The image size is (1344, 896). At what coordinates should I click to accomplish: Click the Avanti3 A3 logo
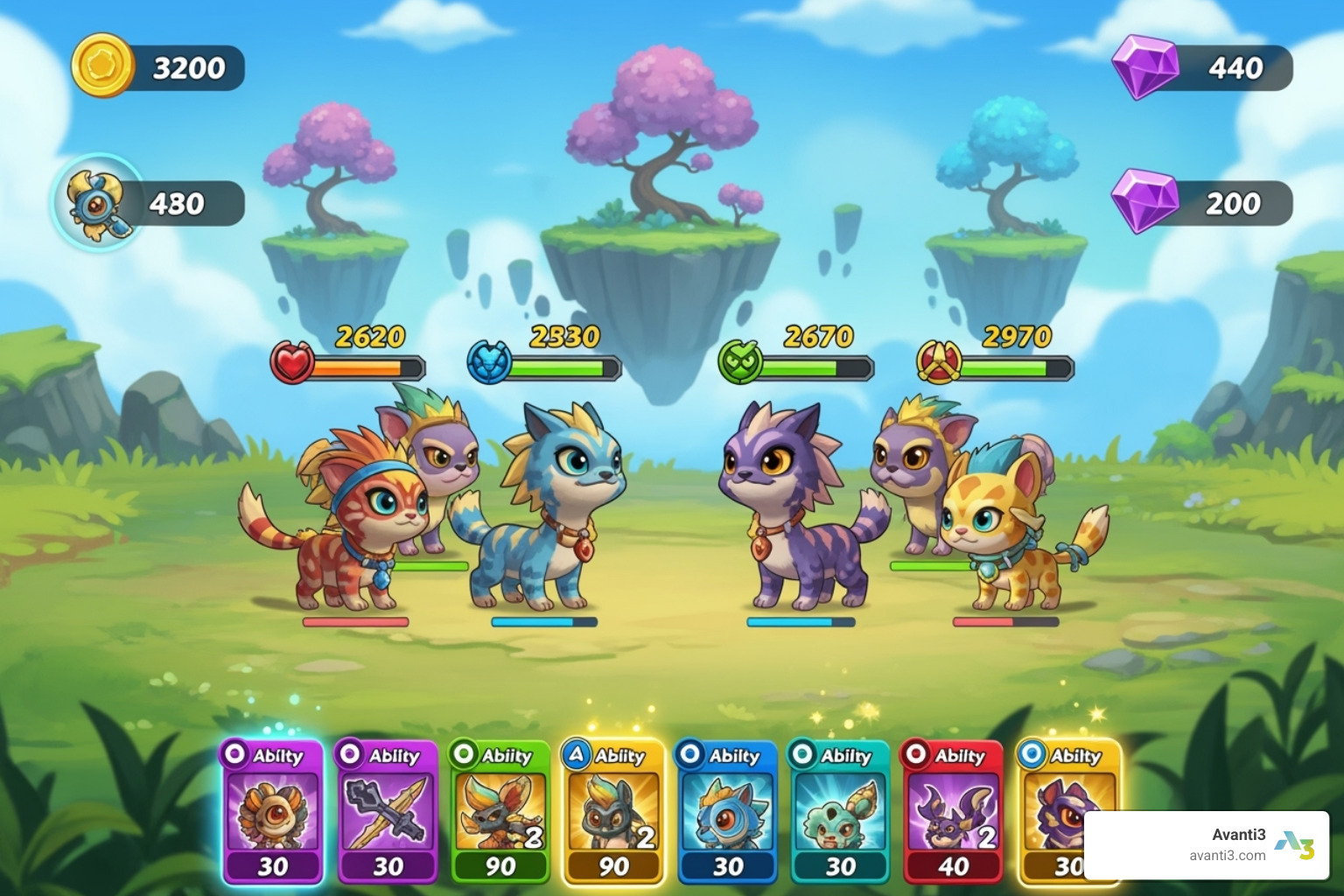pos(1294,844)
